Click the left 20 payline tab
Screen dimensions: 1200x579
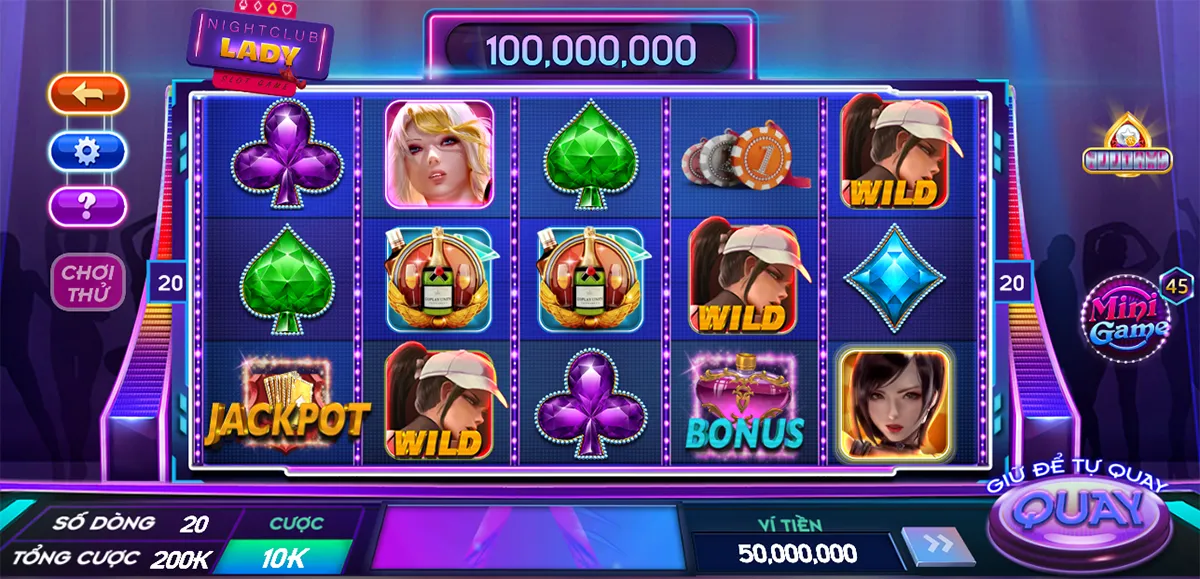[171, 283]
